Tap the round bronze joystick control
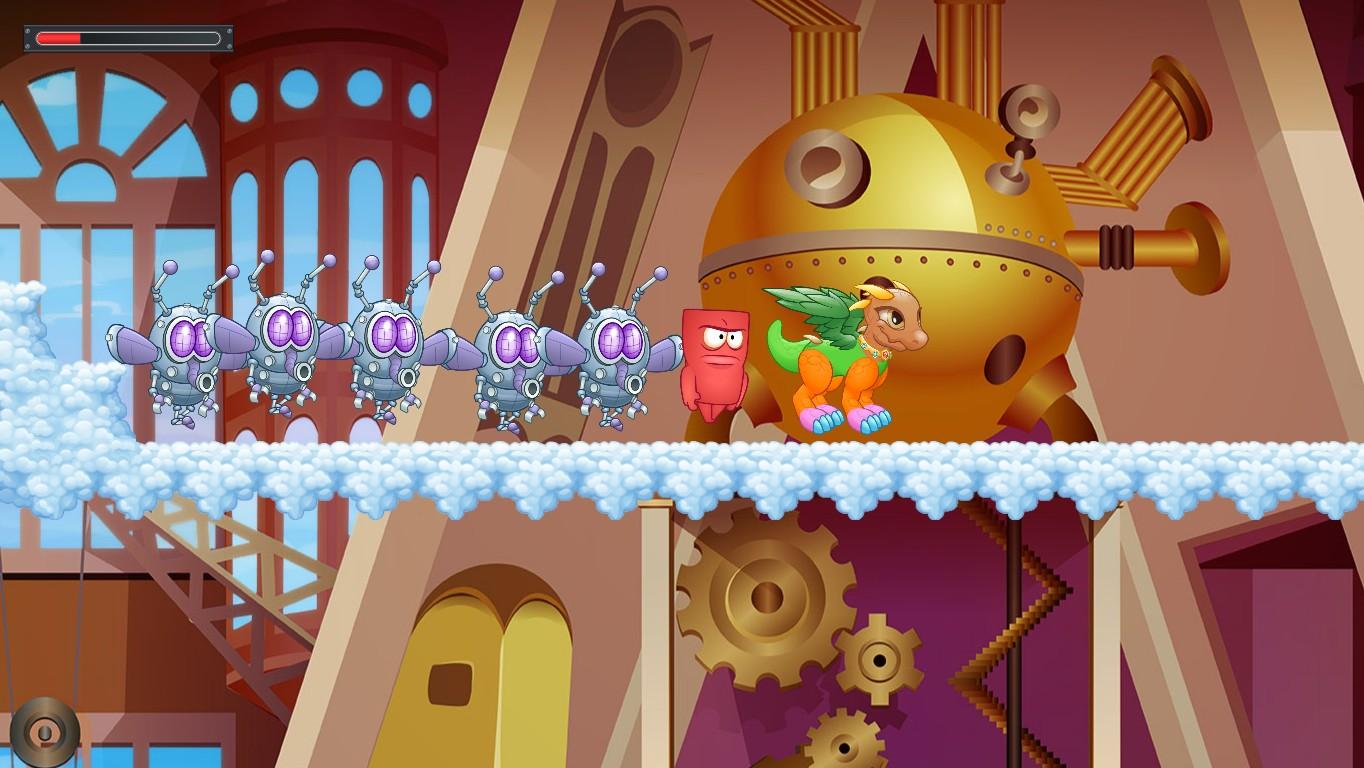 tap(45, 732)
